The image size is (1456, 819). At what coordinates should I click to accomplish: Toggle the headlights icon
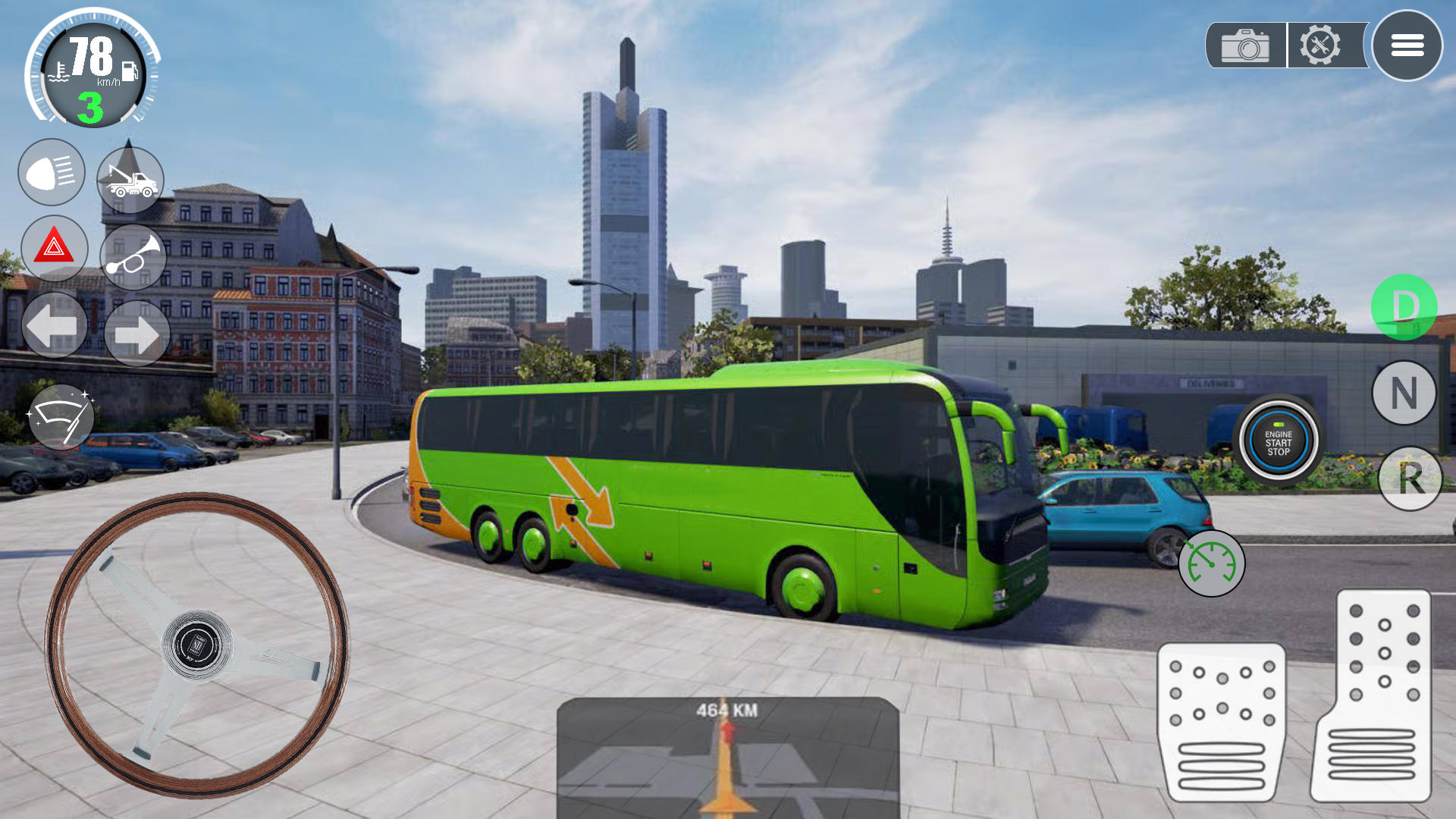click(x=51, y=173)
